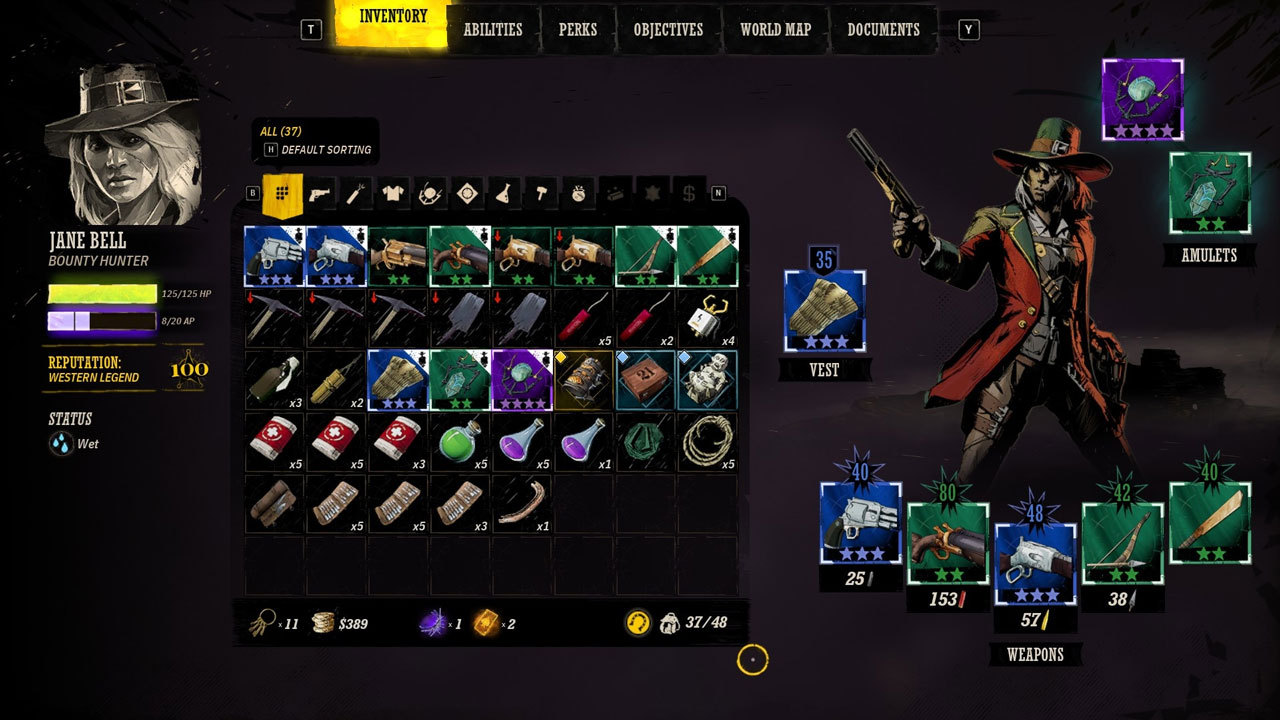Select the equipped vest slot

825,312
